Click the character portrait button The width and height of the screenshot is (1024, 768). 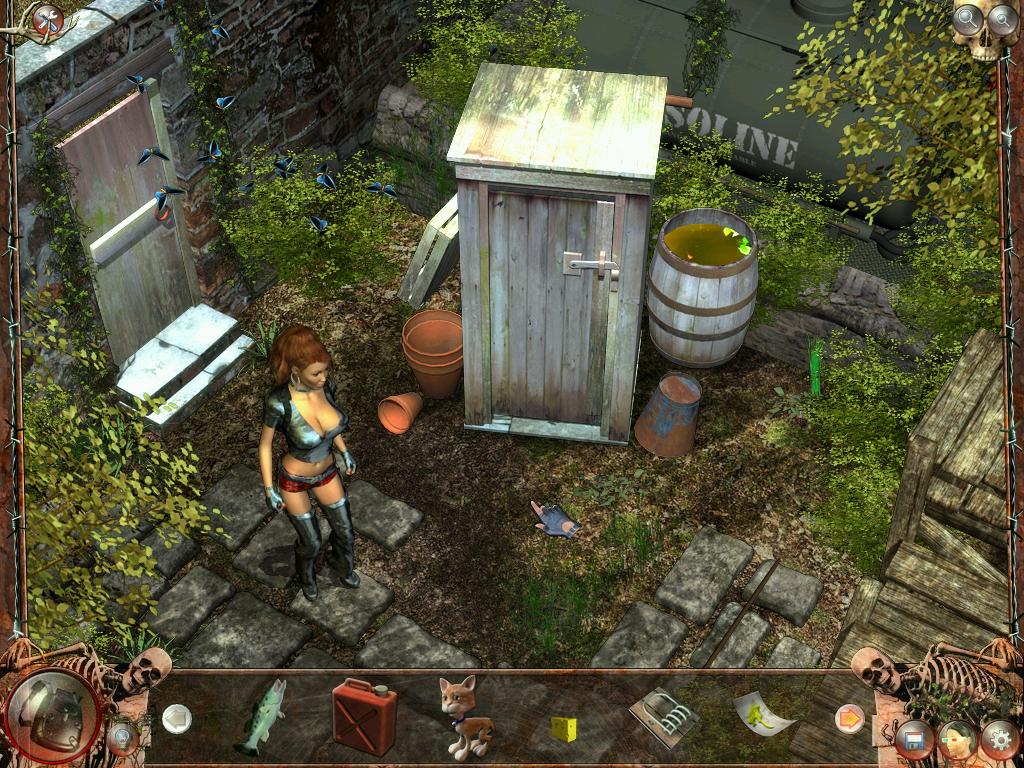click(956, 740)
